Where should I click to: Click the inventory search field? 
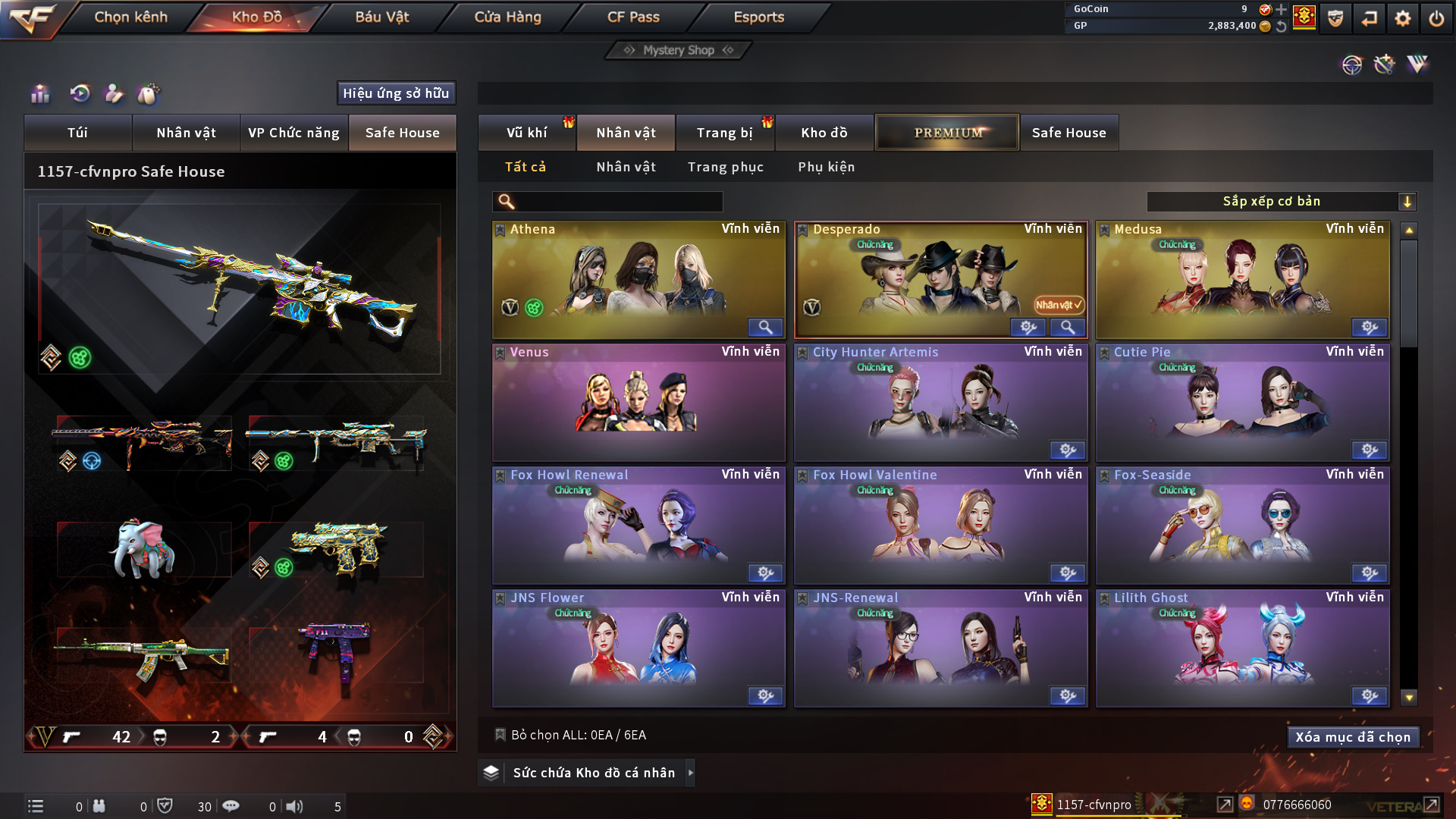pyautogui.click(x=618, y=202)
